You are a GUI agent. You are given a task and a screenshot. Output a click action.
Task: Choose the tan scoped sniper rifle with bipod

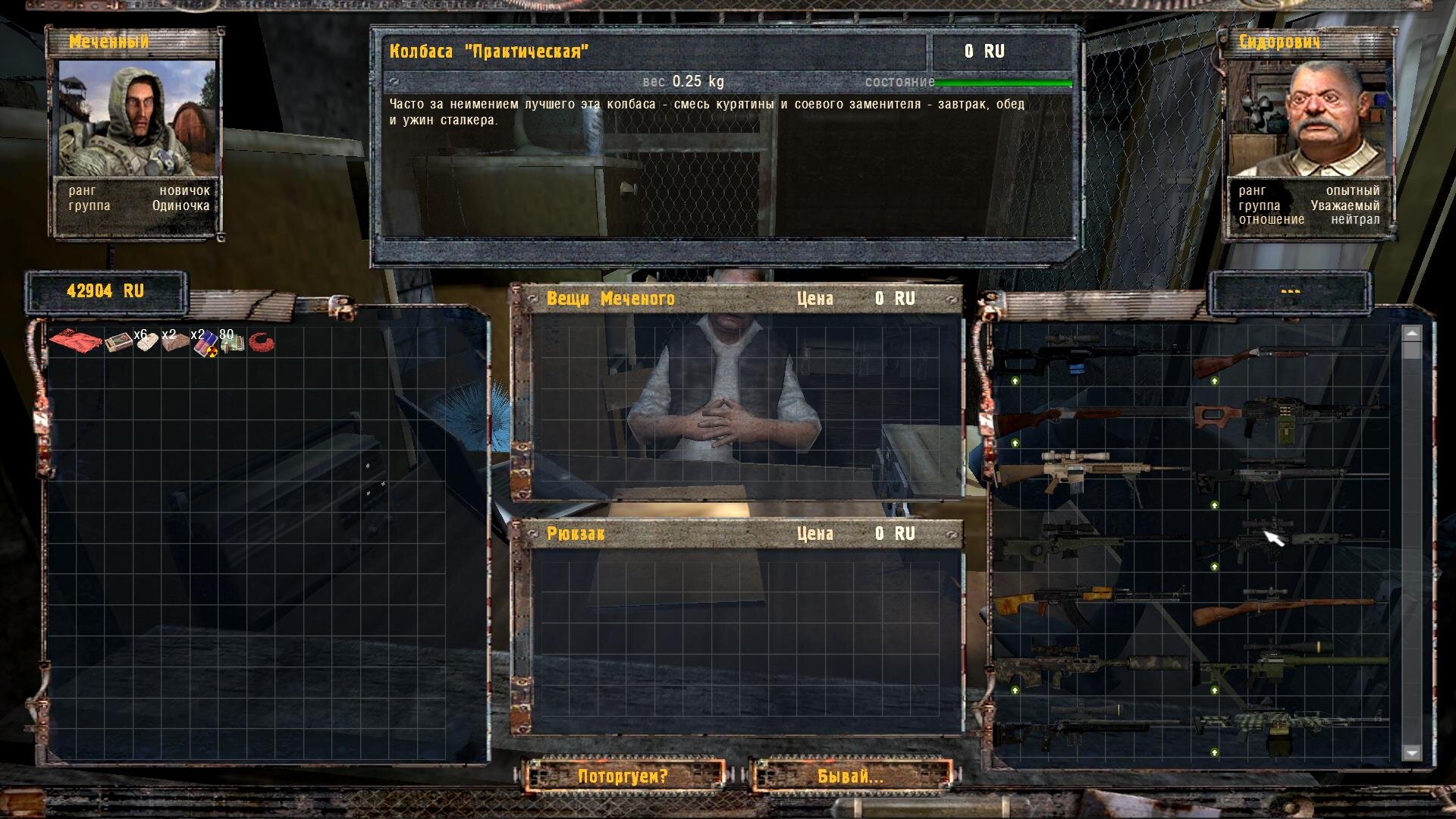click(1090, 470)
